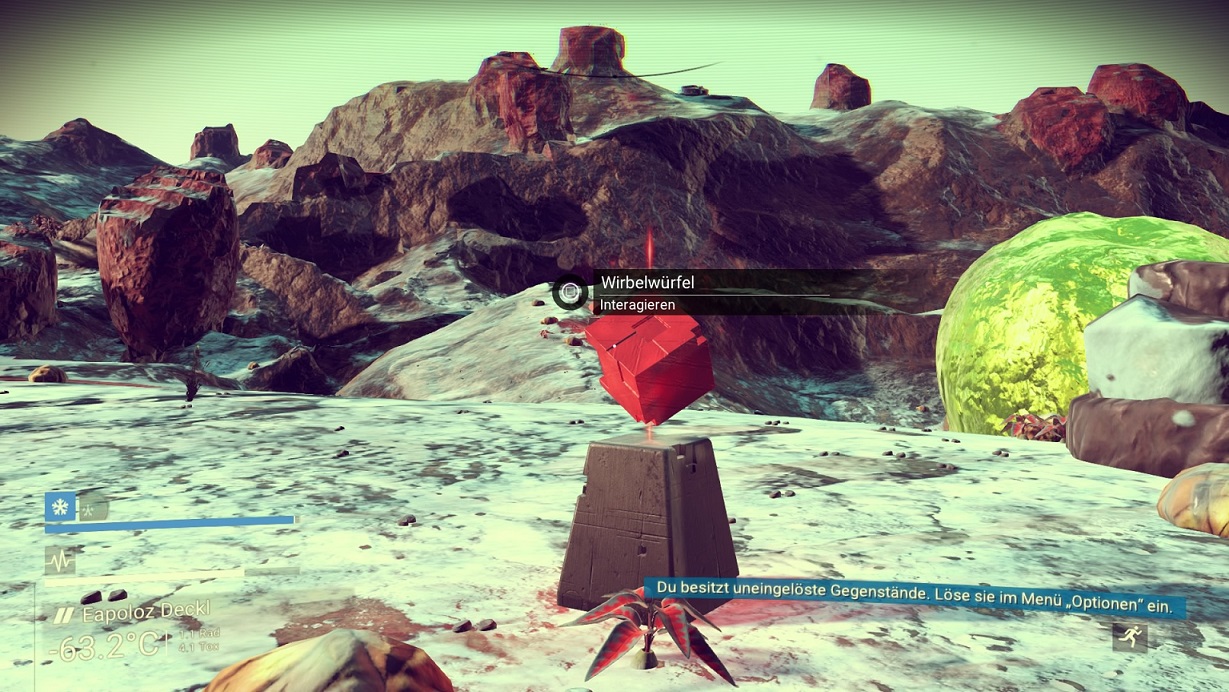Click the running figure sprint icon
This screenshot has height=692, width=1229.
(x=1130, y=636)
